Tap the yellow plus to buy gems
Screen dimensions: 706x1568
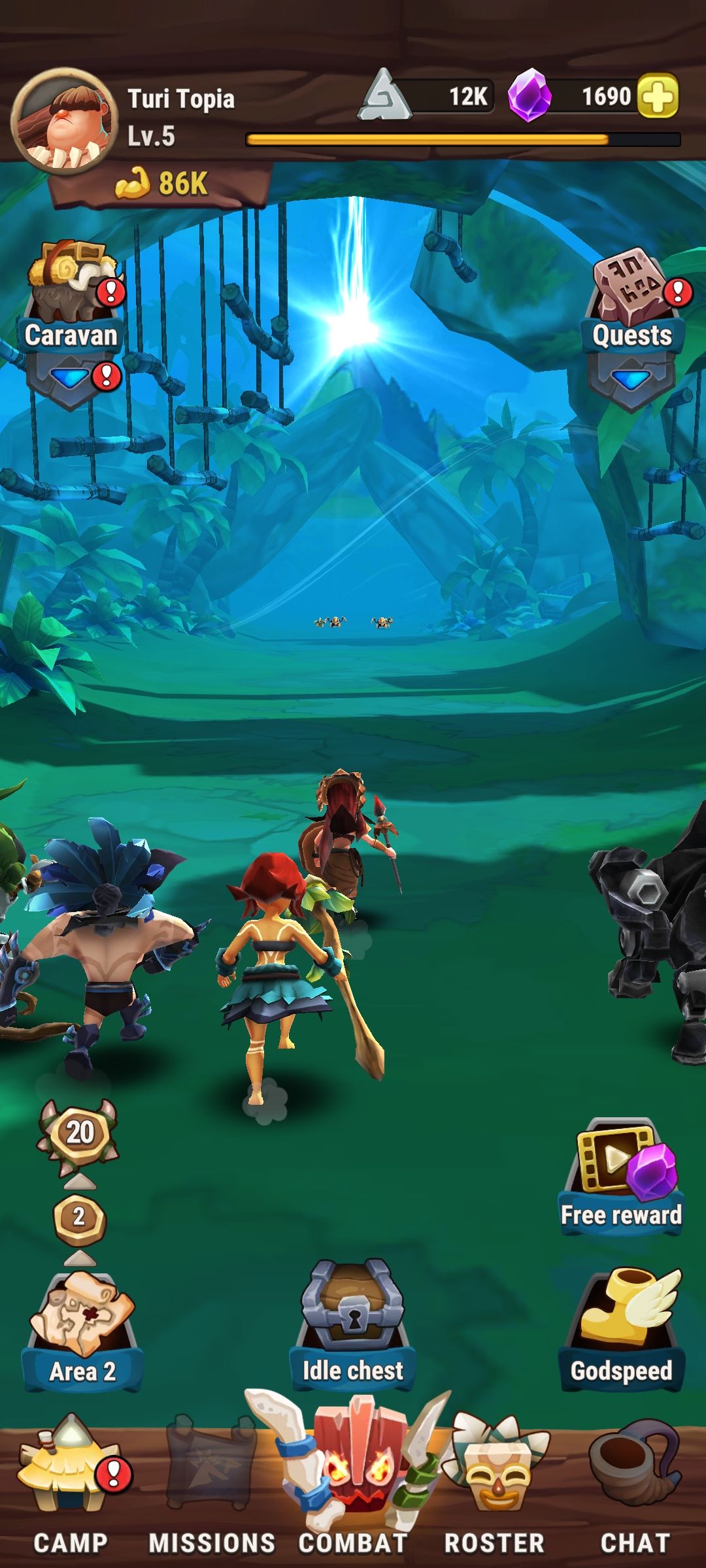[x=657, y=97]
